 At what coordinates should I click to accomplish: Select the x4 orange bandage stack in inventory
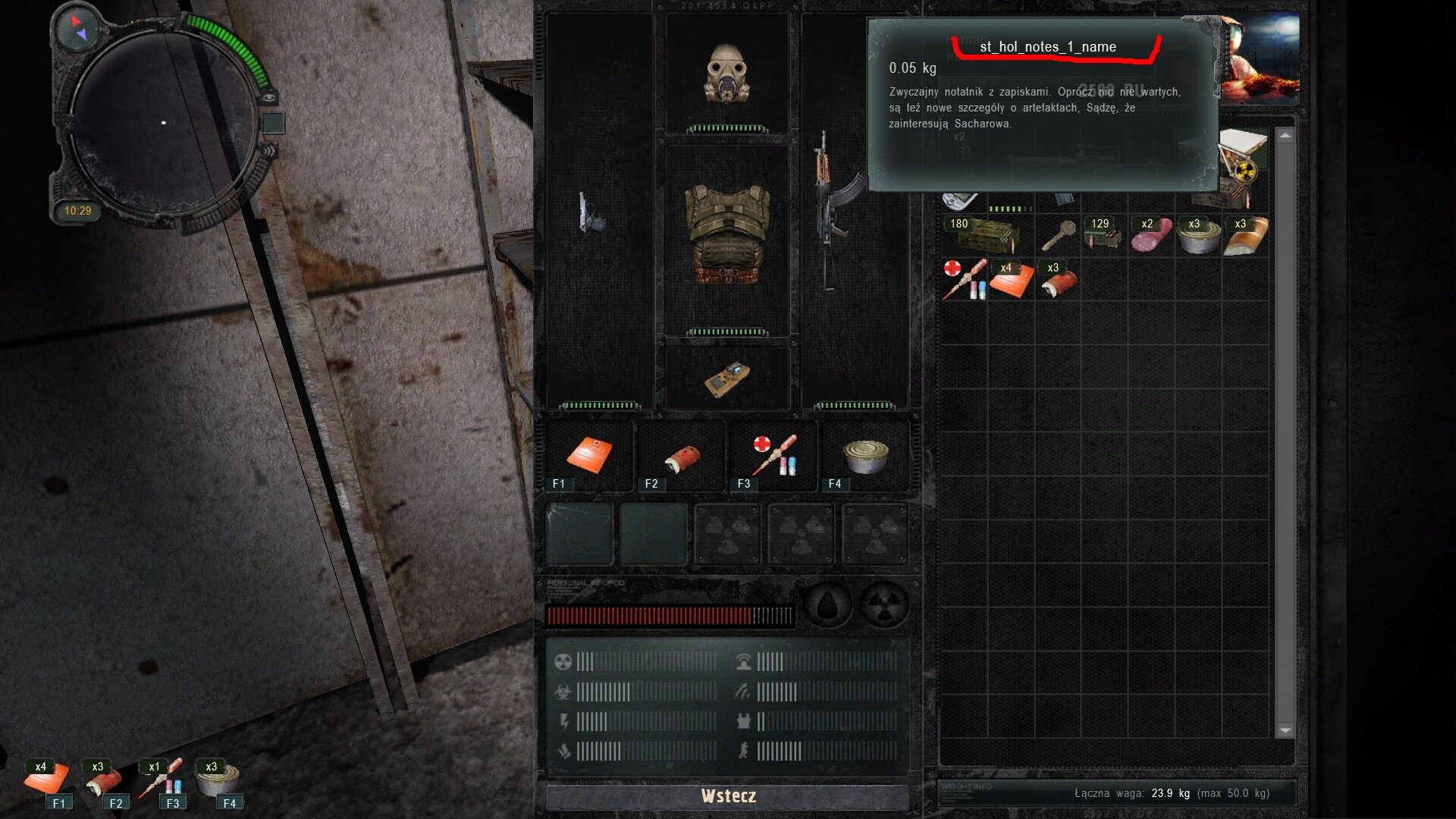(1011, 280)
